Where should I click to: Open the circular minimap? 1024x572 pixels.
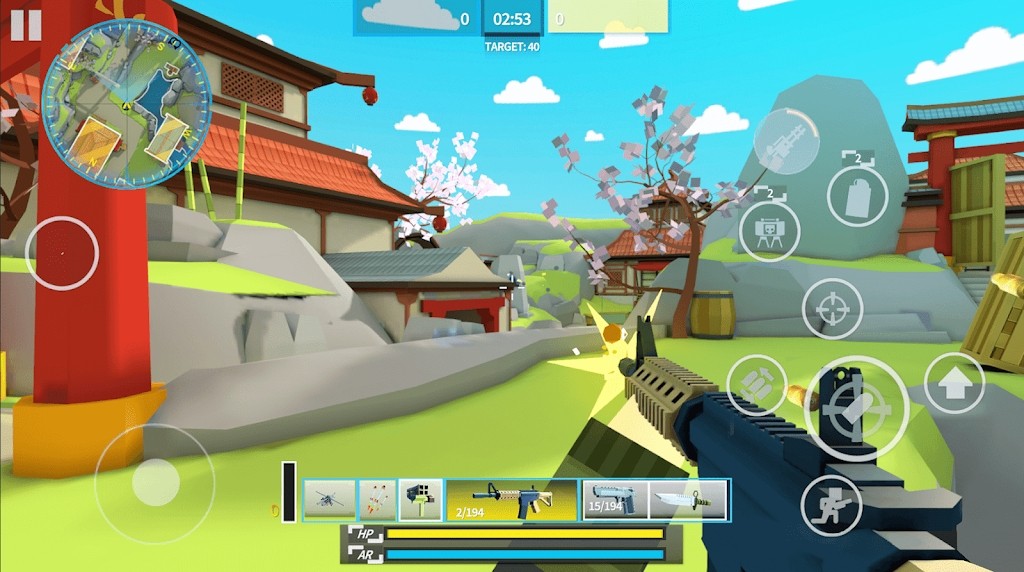[126, 104]
